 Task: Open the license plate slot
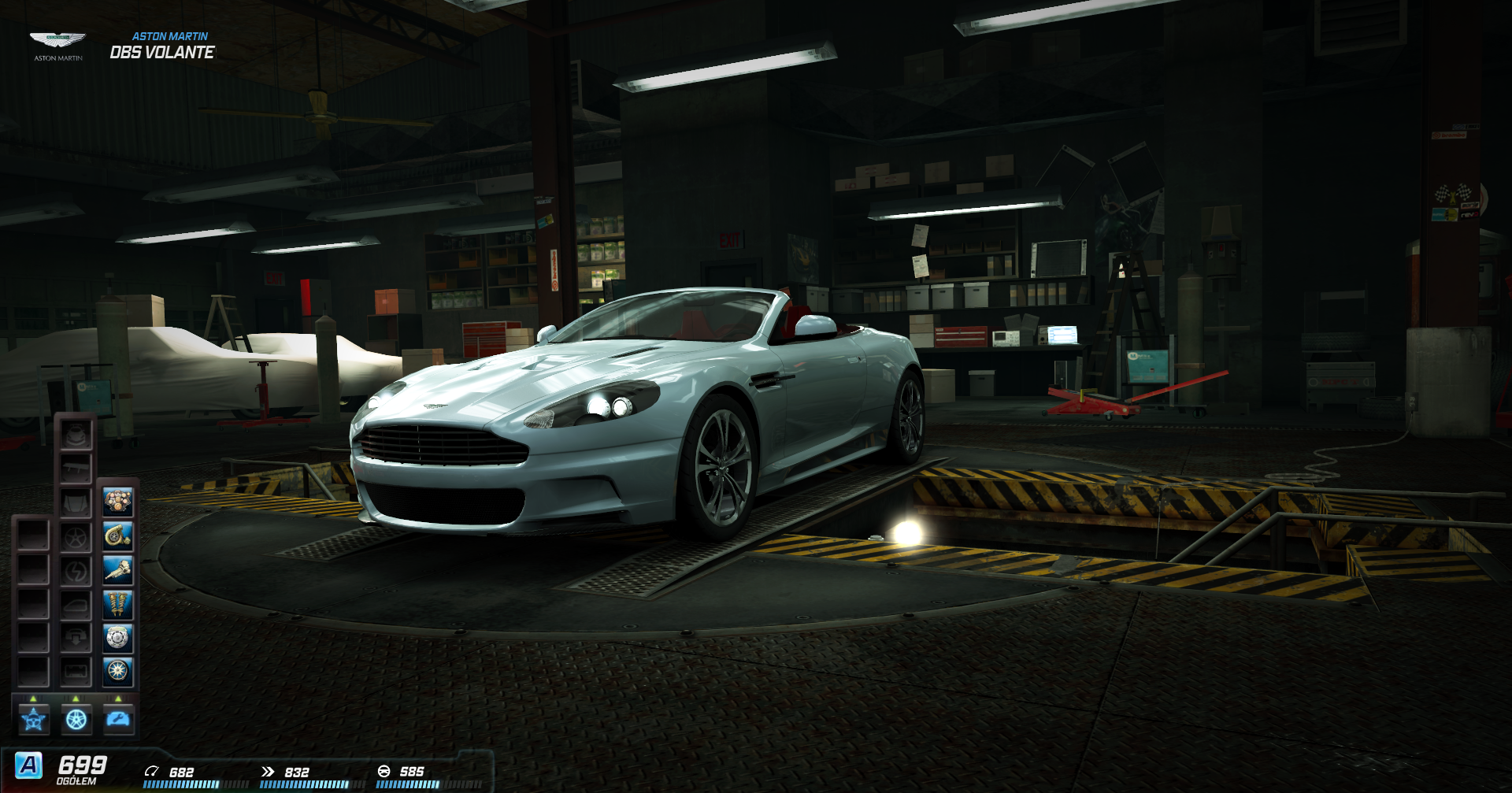pyautogui.click(x=76, y=672)
